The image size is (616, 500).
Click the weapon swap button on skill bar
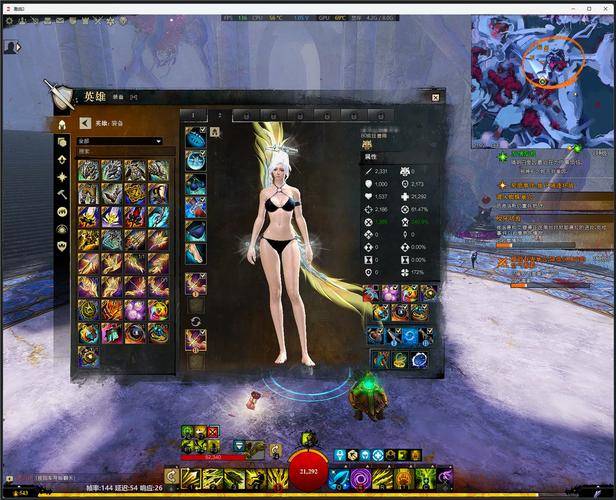coord(172,475)
